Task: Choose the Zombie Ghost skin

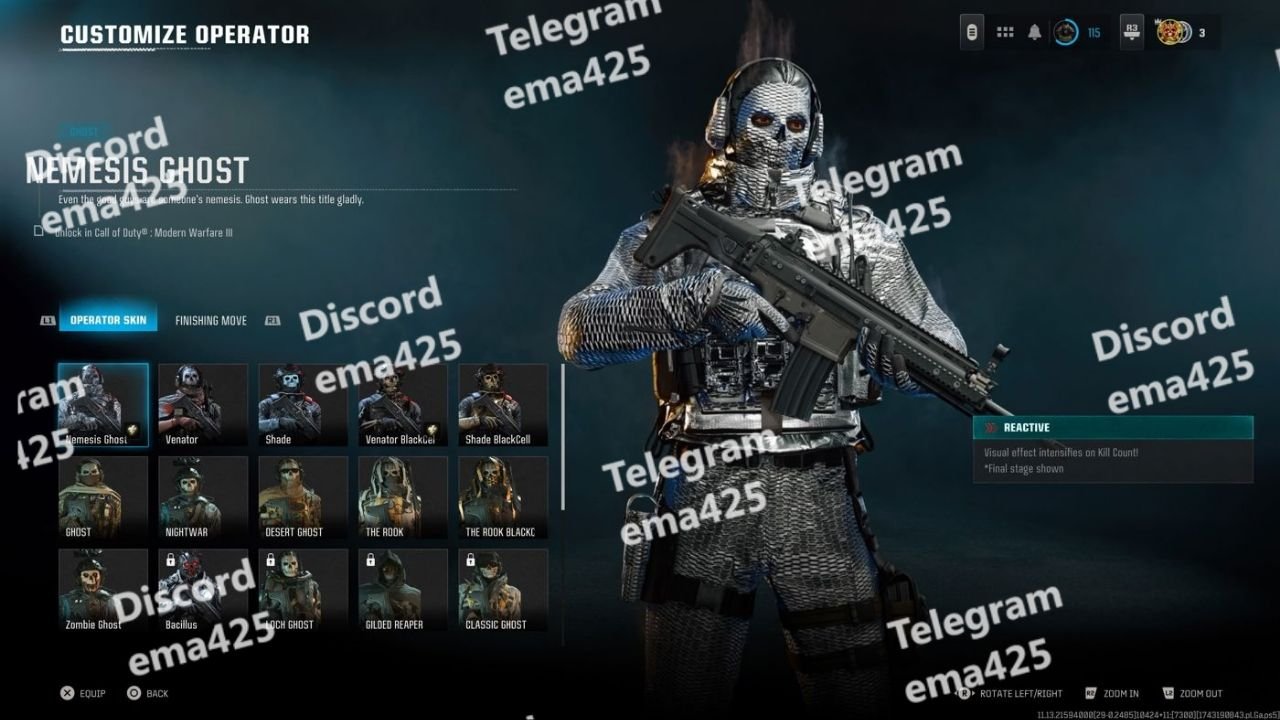Action: pyautogui.click(x=103, y=590)
